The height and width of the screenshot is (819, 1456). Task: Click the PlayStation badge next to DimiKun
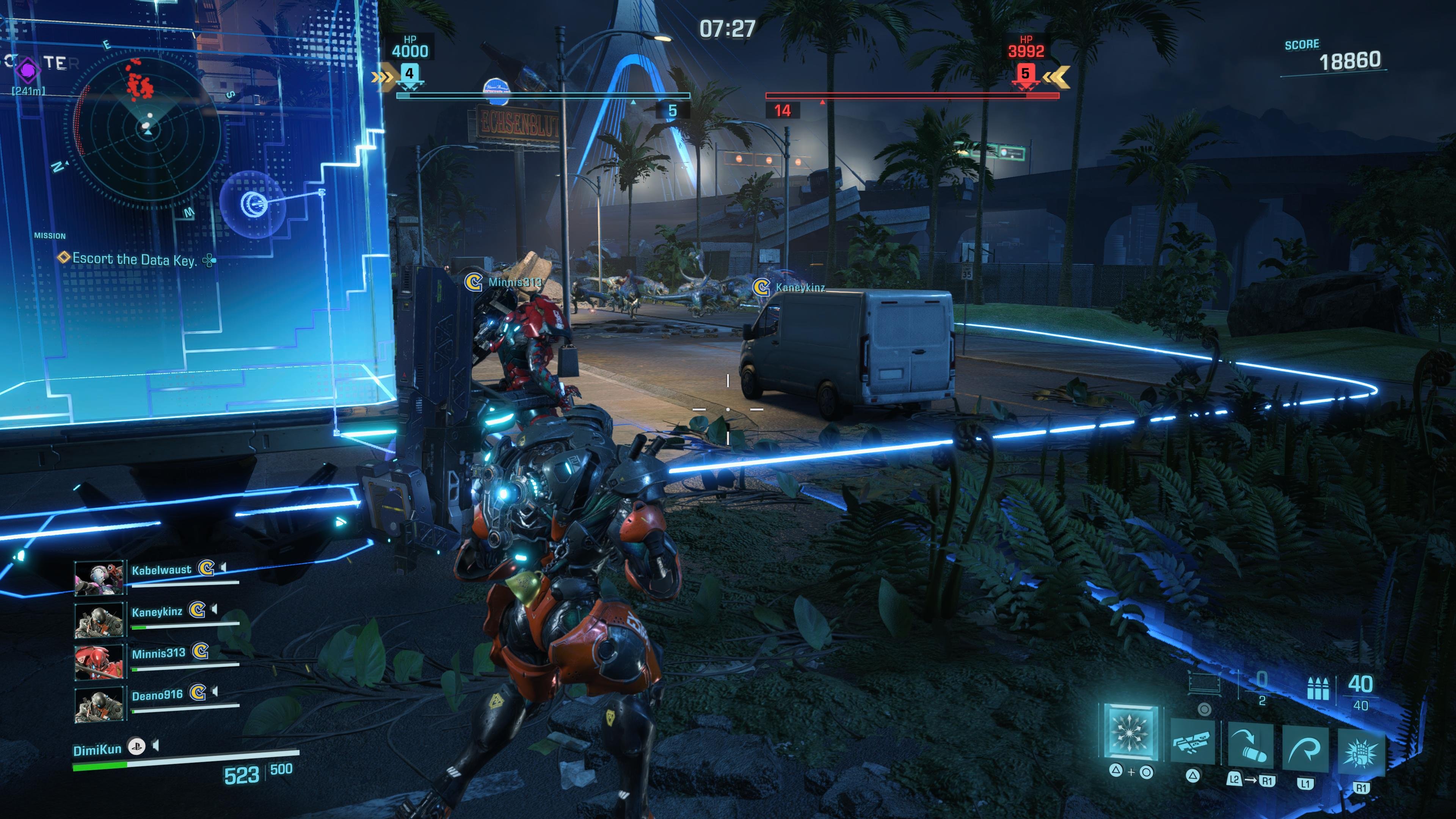pyautogui.click(x=136, y=747)
